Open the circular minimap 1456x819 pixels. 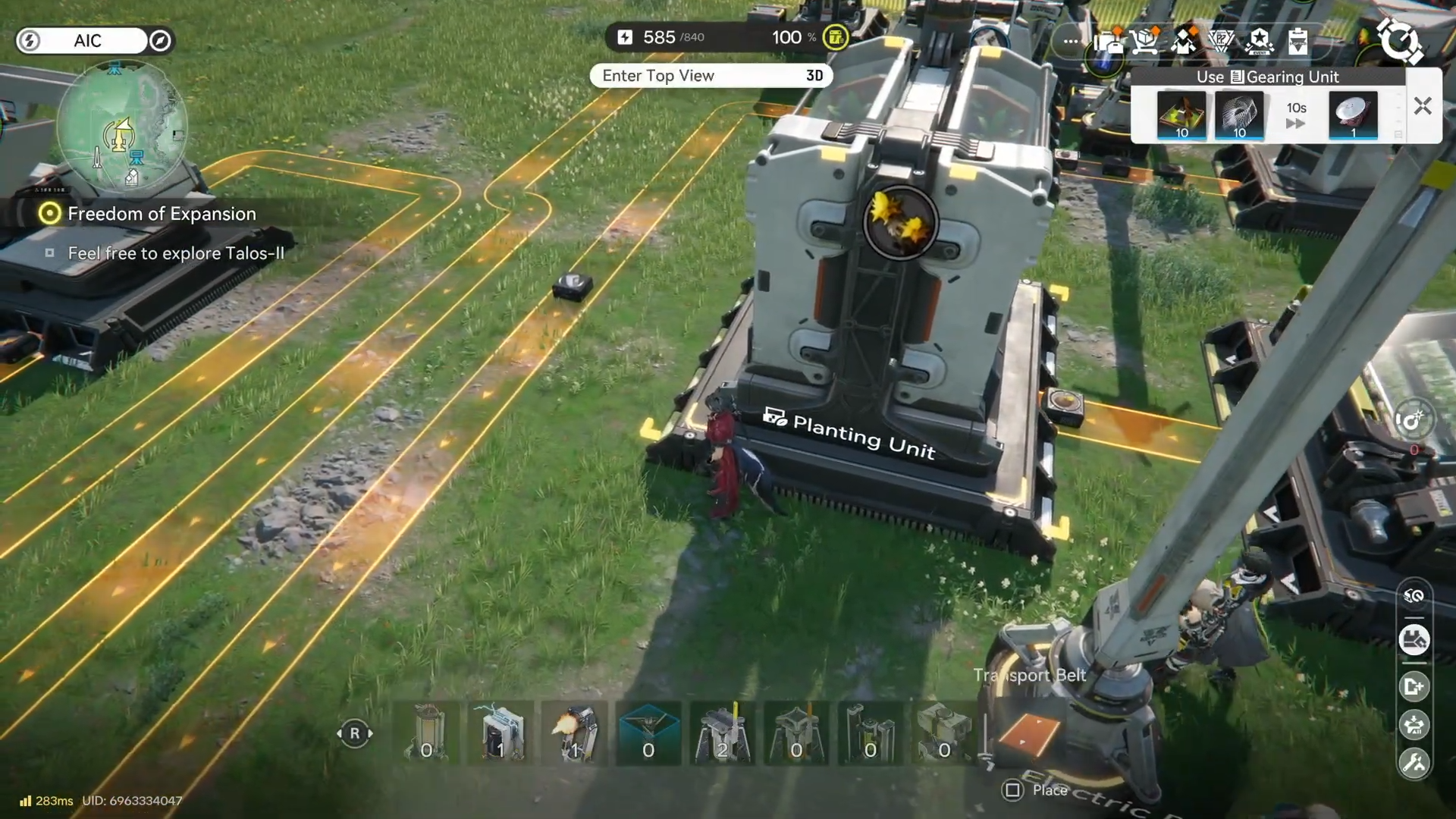[121, 125]
